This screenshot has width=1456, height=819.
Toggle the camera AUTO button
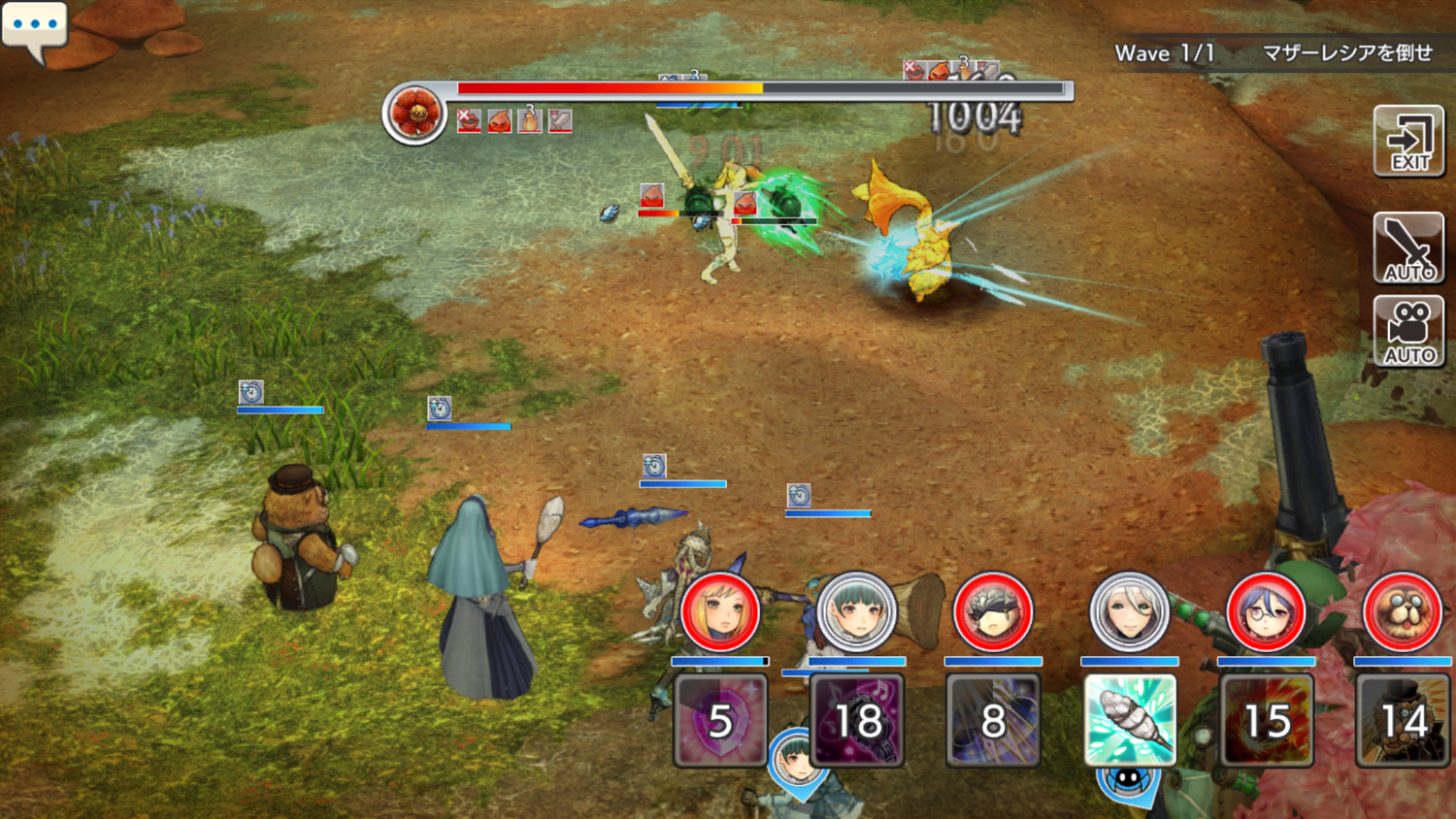1408,332
